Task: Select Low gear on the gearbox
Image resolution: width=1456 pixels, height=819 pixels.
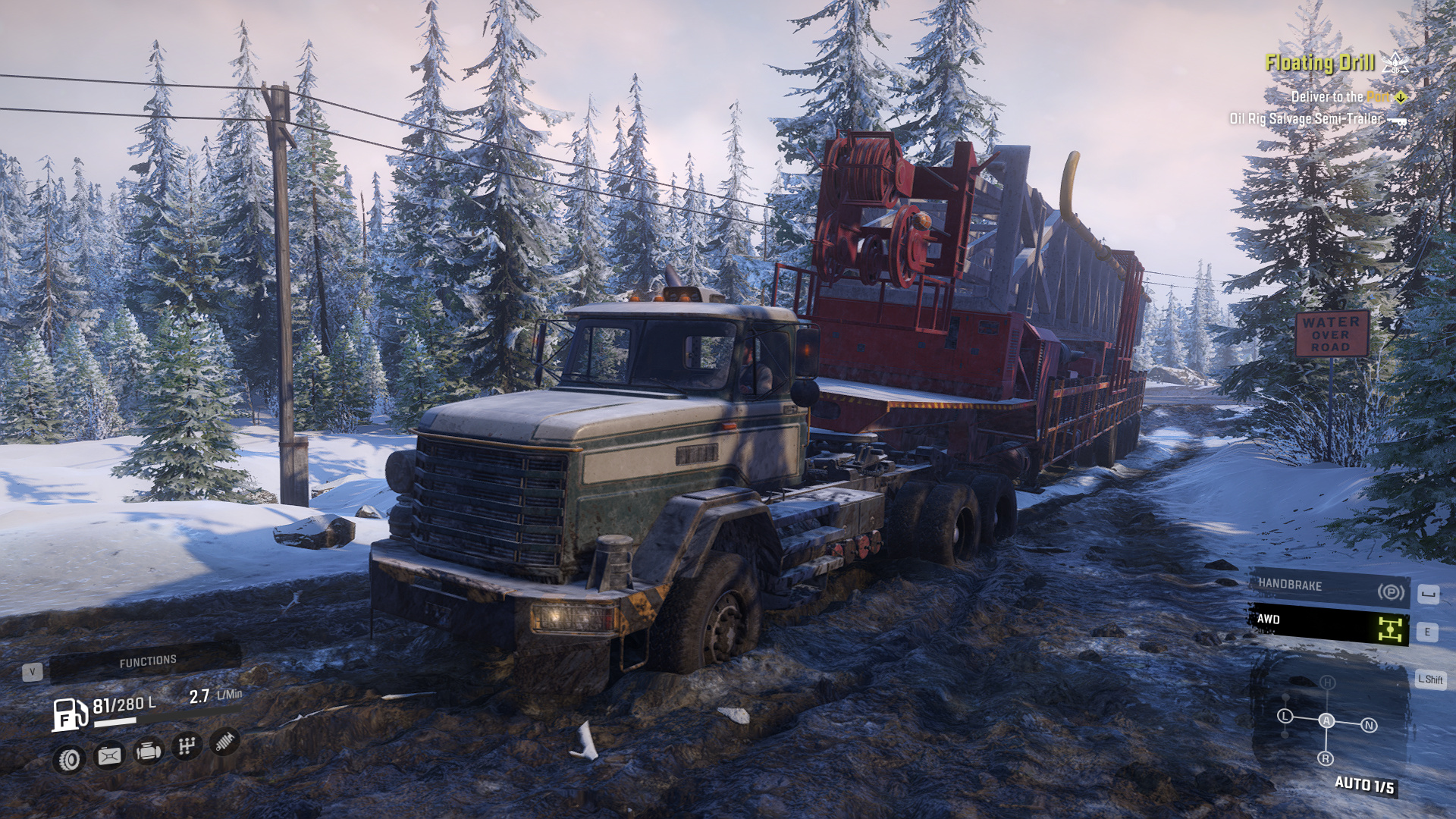Action: (x=1285, y=716)
